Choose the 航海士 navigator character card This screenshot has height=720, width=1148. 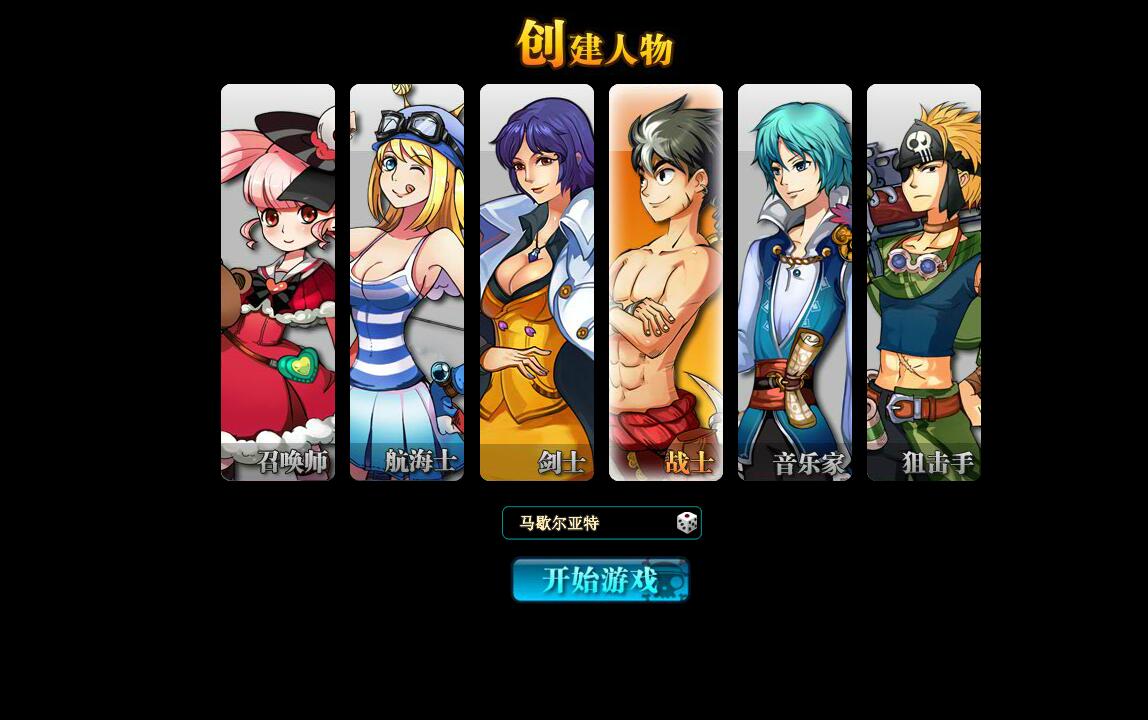point(407,282)
